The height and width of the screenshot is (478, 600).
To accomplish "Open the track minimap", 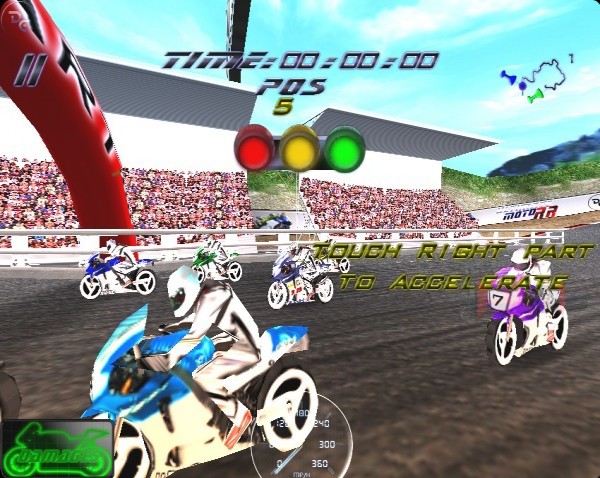I will [538, 80].
